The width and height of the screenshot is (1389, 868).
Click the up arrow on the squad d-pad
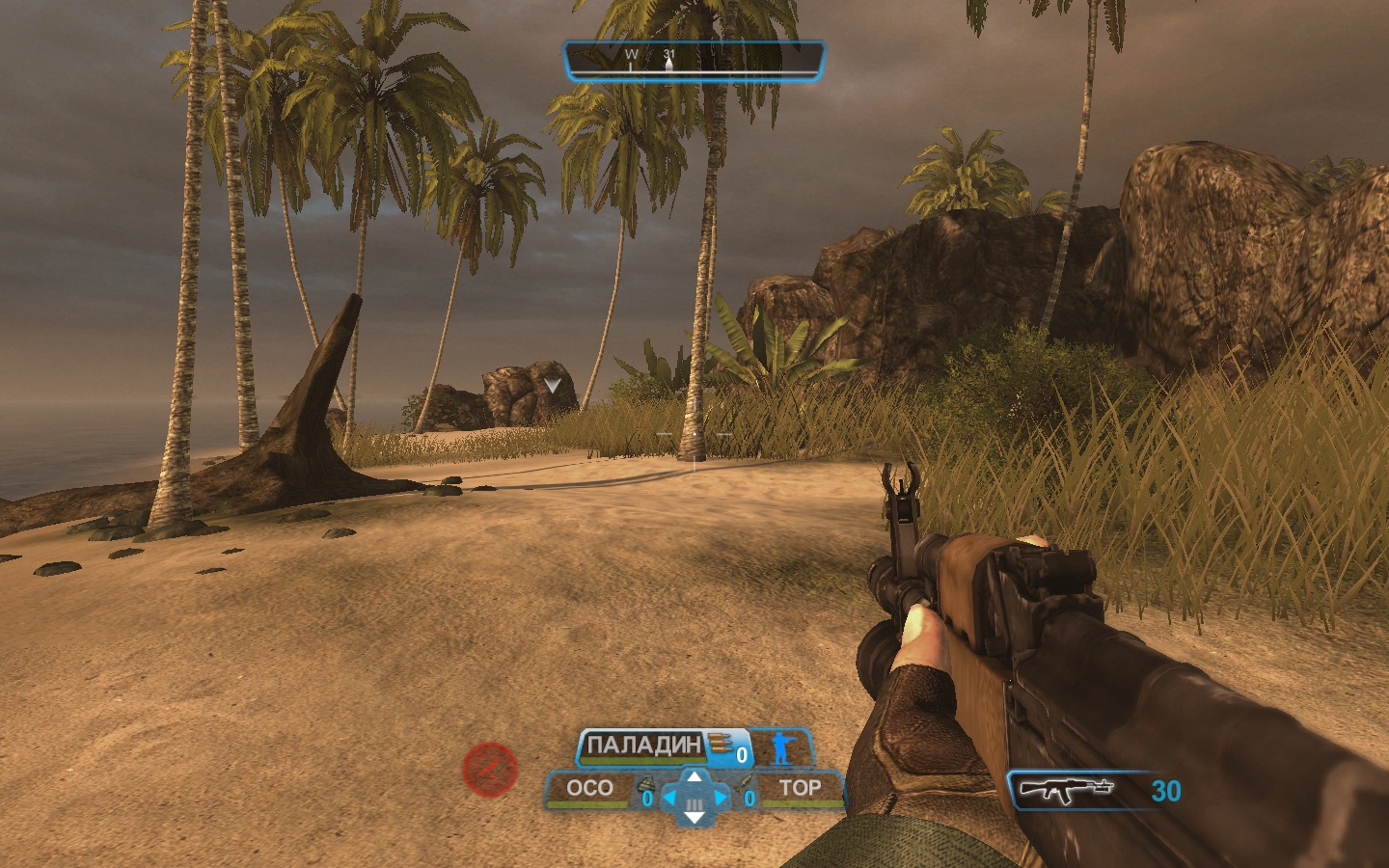pos(694,776)
